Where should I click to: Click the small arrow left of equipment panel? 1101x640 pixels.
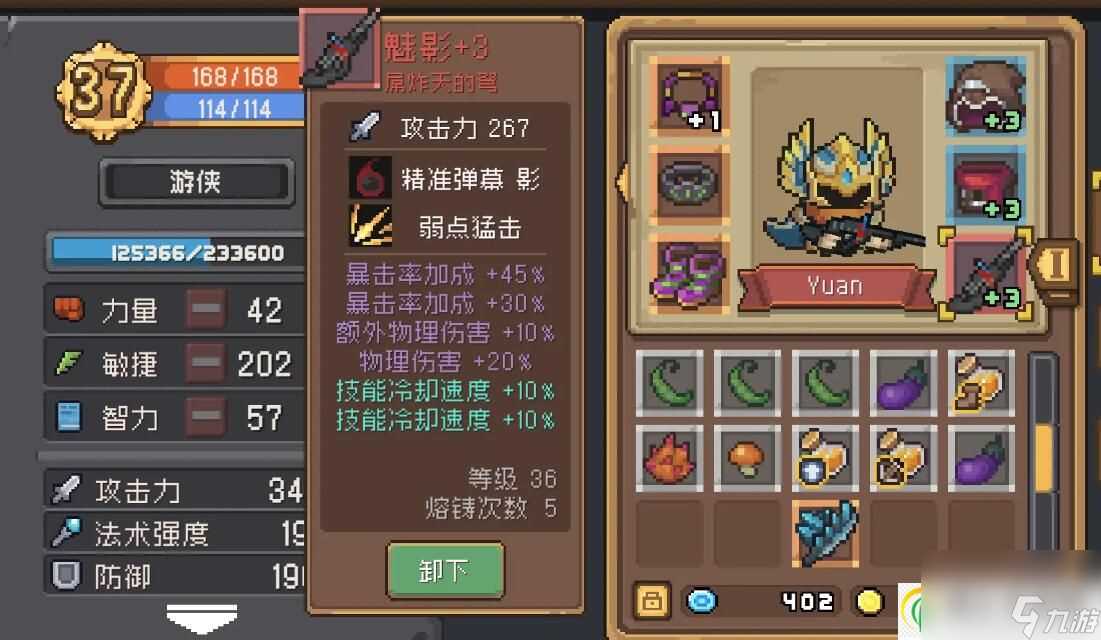pyautogui.click(x=621, y=182)
